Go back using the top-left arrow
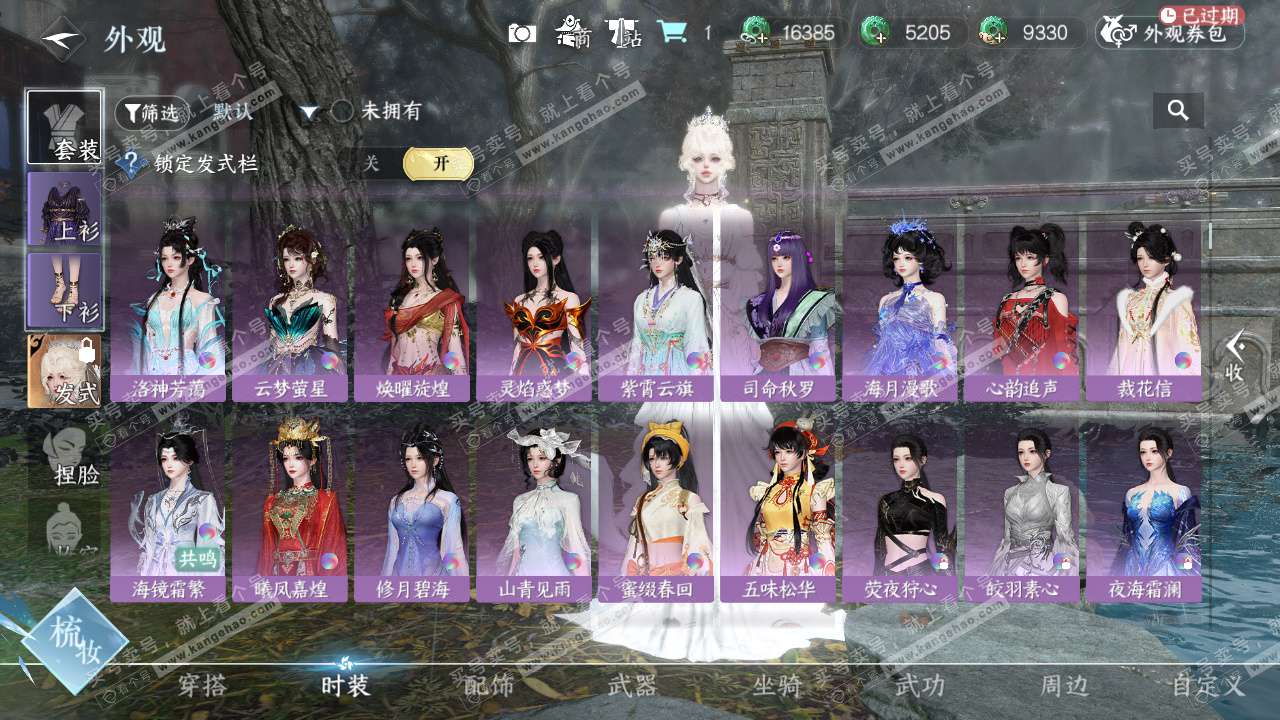Screen dimensions: 1280x720 pyautogui.click(x=62, y=38)
